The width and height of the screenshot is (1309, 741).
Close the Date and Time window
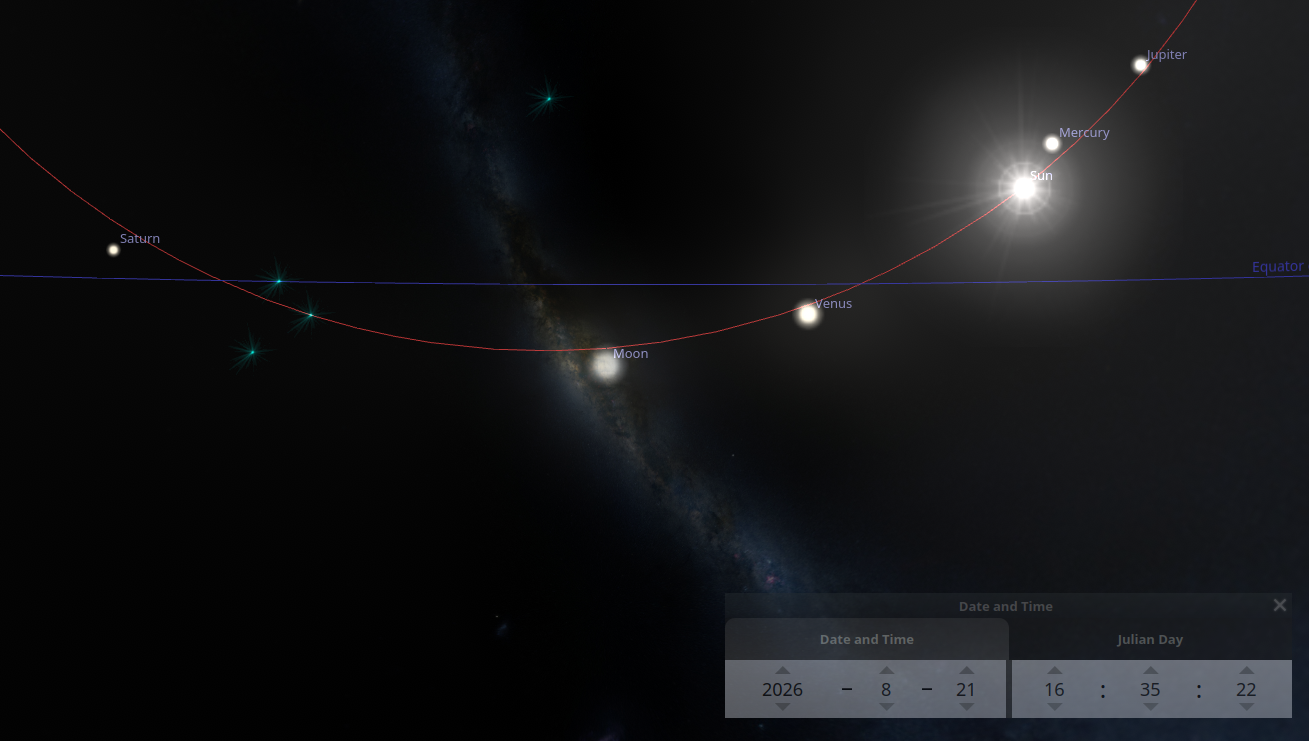(x=1279, y=605)
